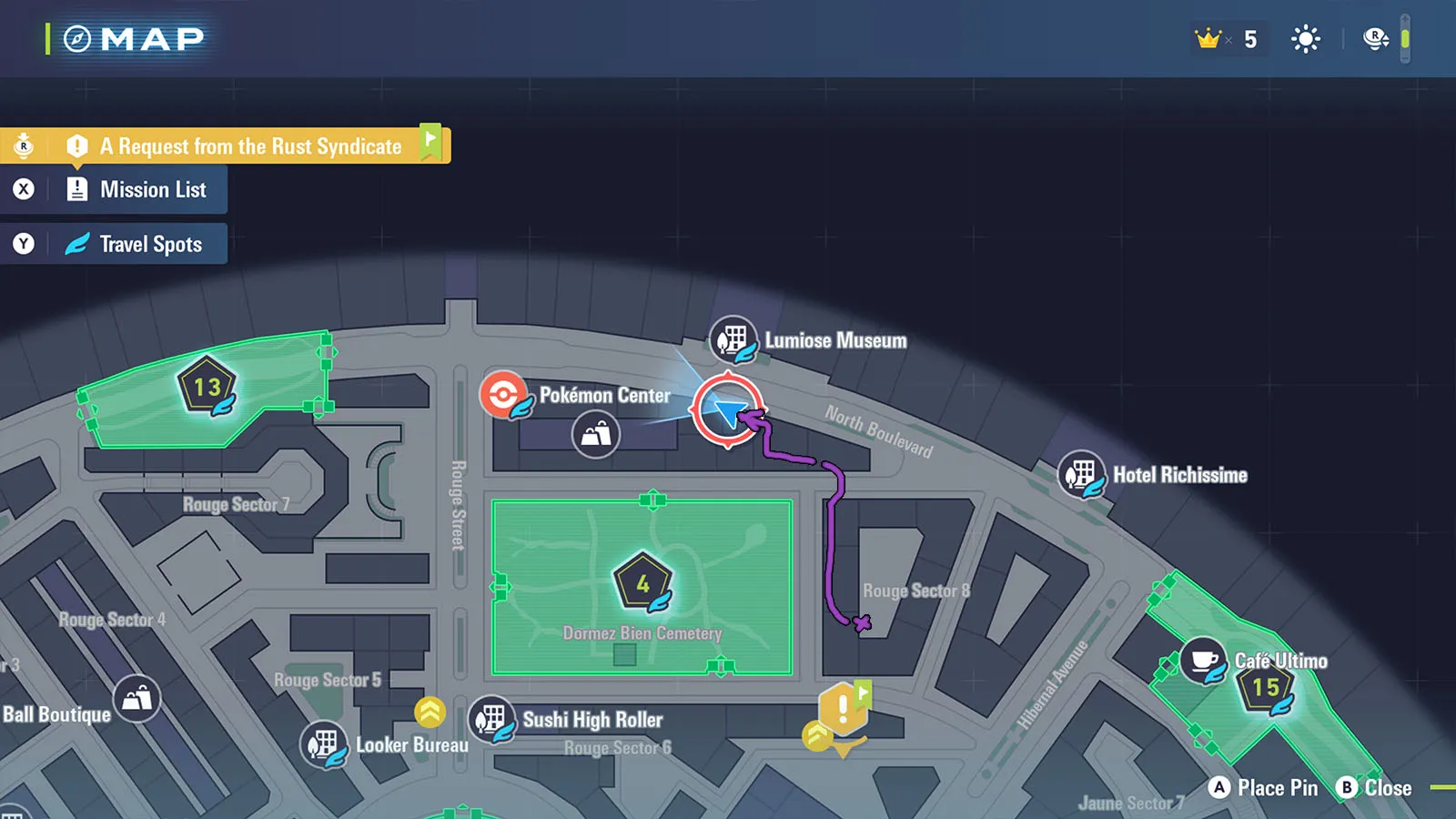Close the map screen
Image resolution: width=1456 pixels, height=819 pixels.
pyautogui.click(x=1374, y=788)
